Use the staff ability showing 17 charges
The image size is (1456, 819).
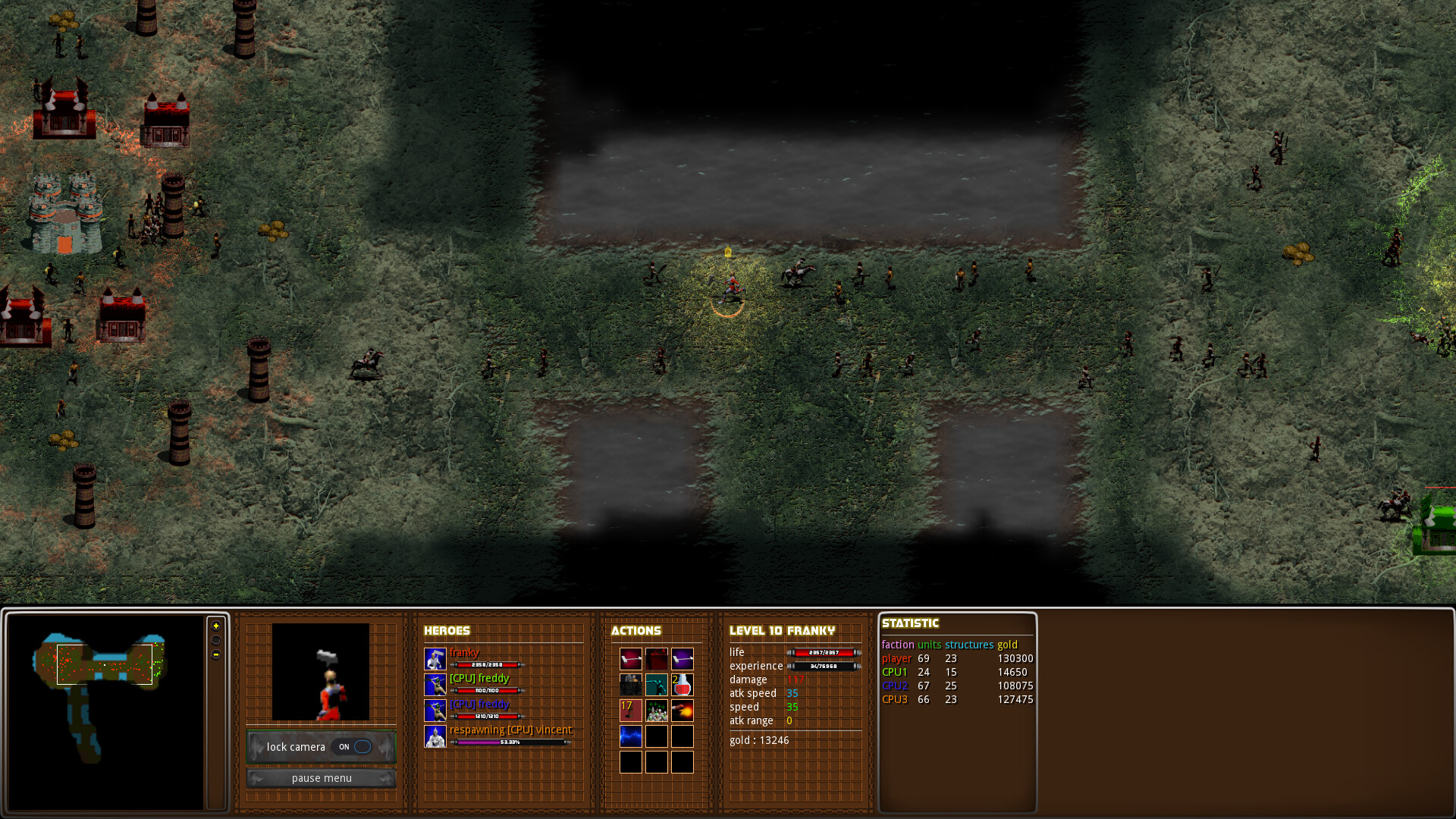point(631,711)
